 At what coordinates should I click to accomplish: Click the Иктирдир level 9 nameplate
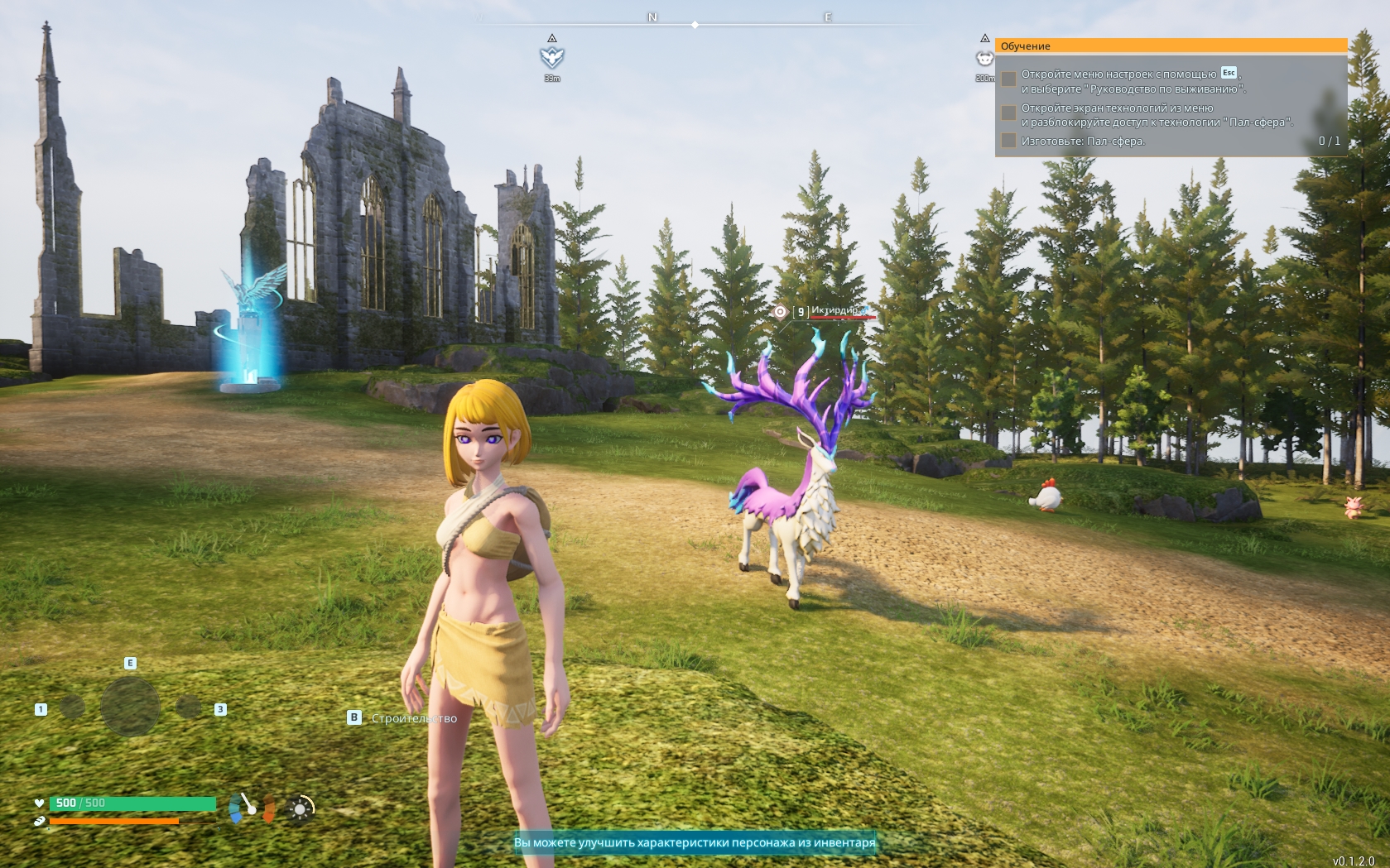coord(834,311)
